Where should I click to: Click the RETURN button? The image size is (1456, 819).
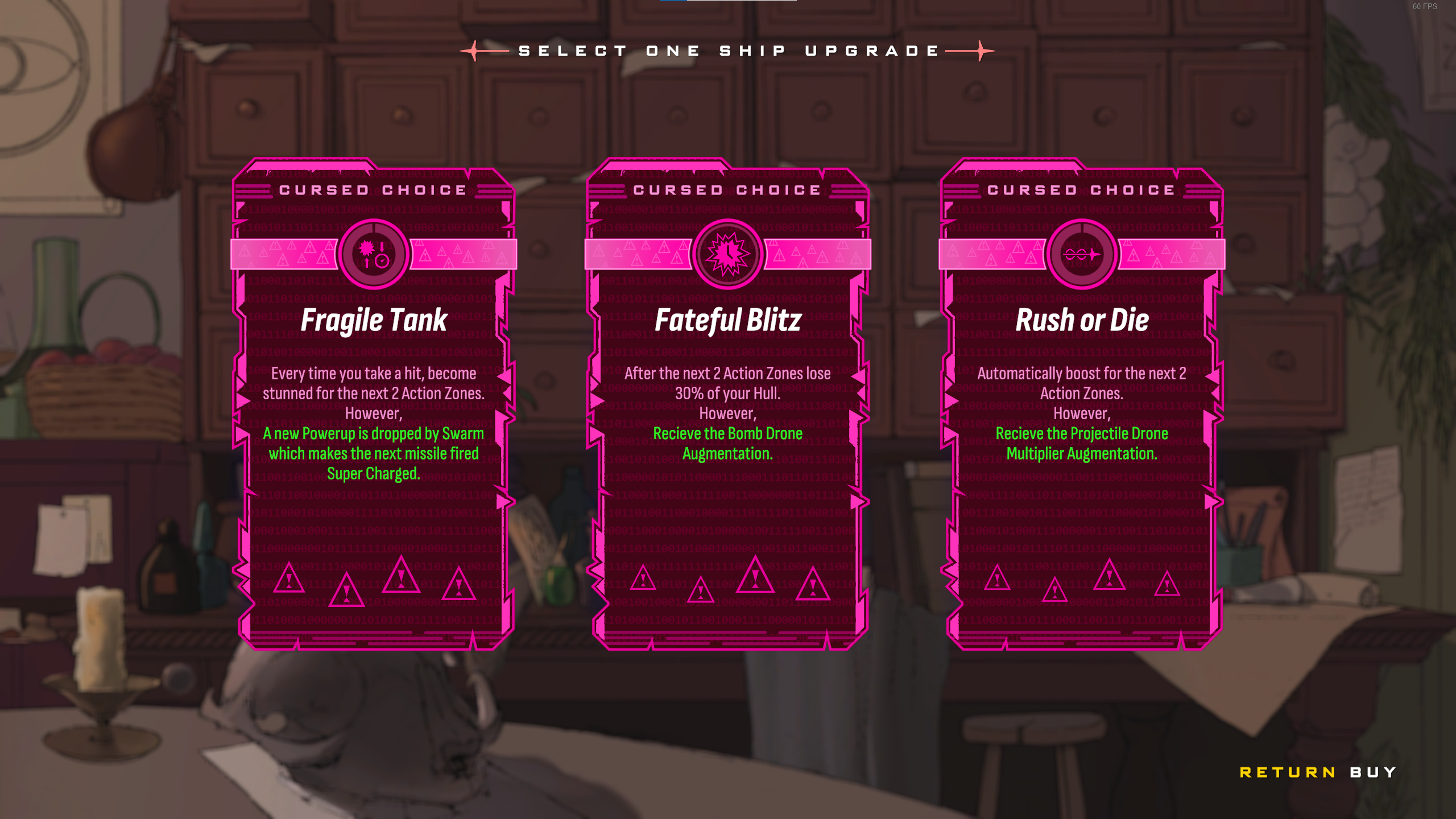(x=1287, y=772)
